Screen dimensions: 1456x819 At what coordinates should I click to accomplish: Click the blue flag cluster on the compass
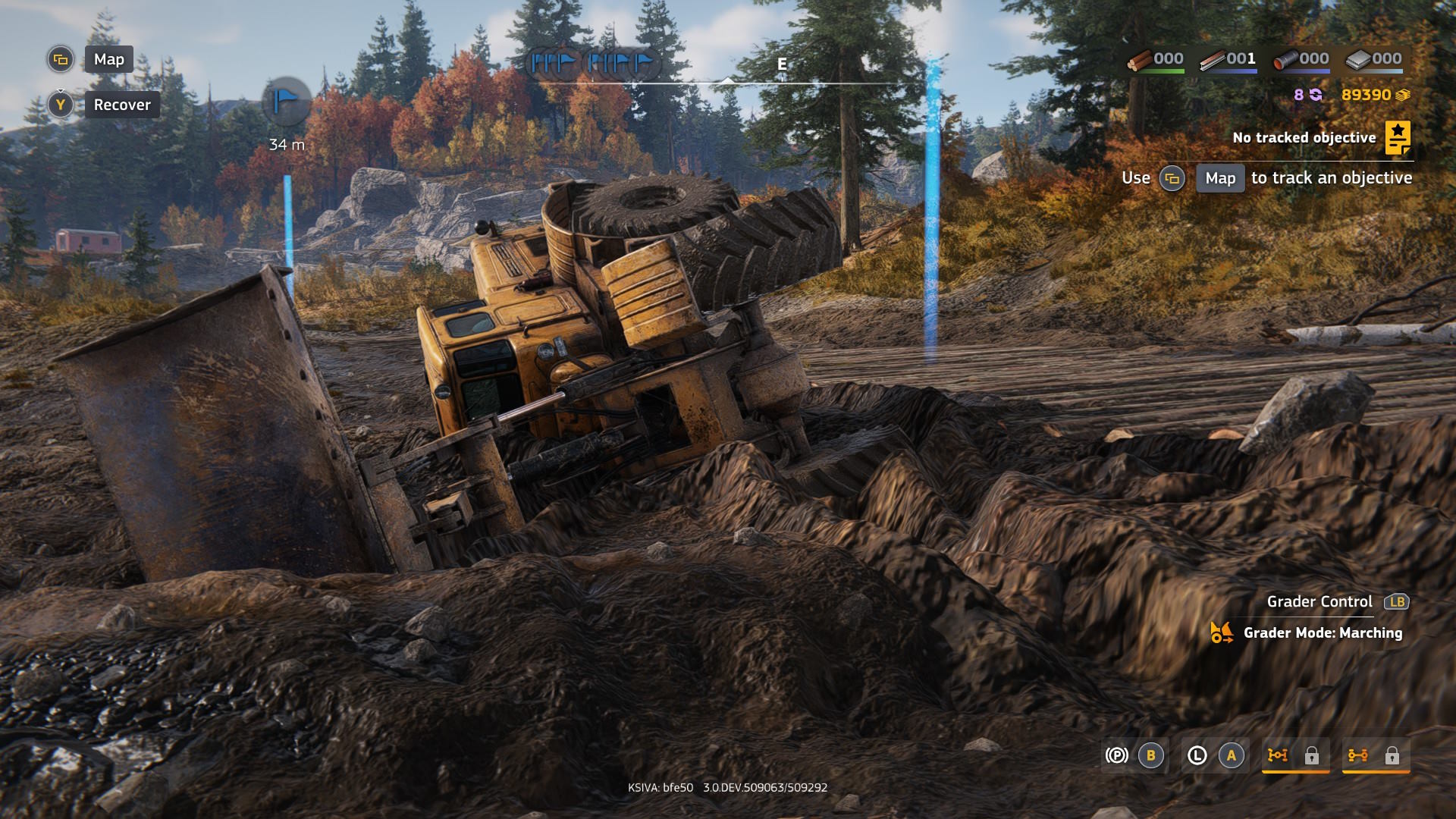(x=592, y=62)
